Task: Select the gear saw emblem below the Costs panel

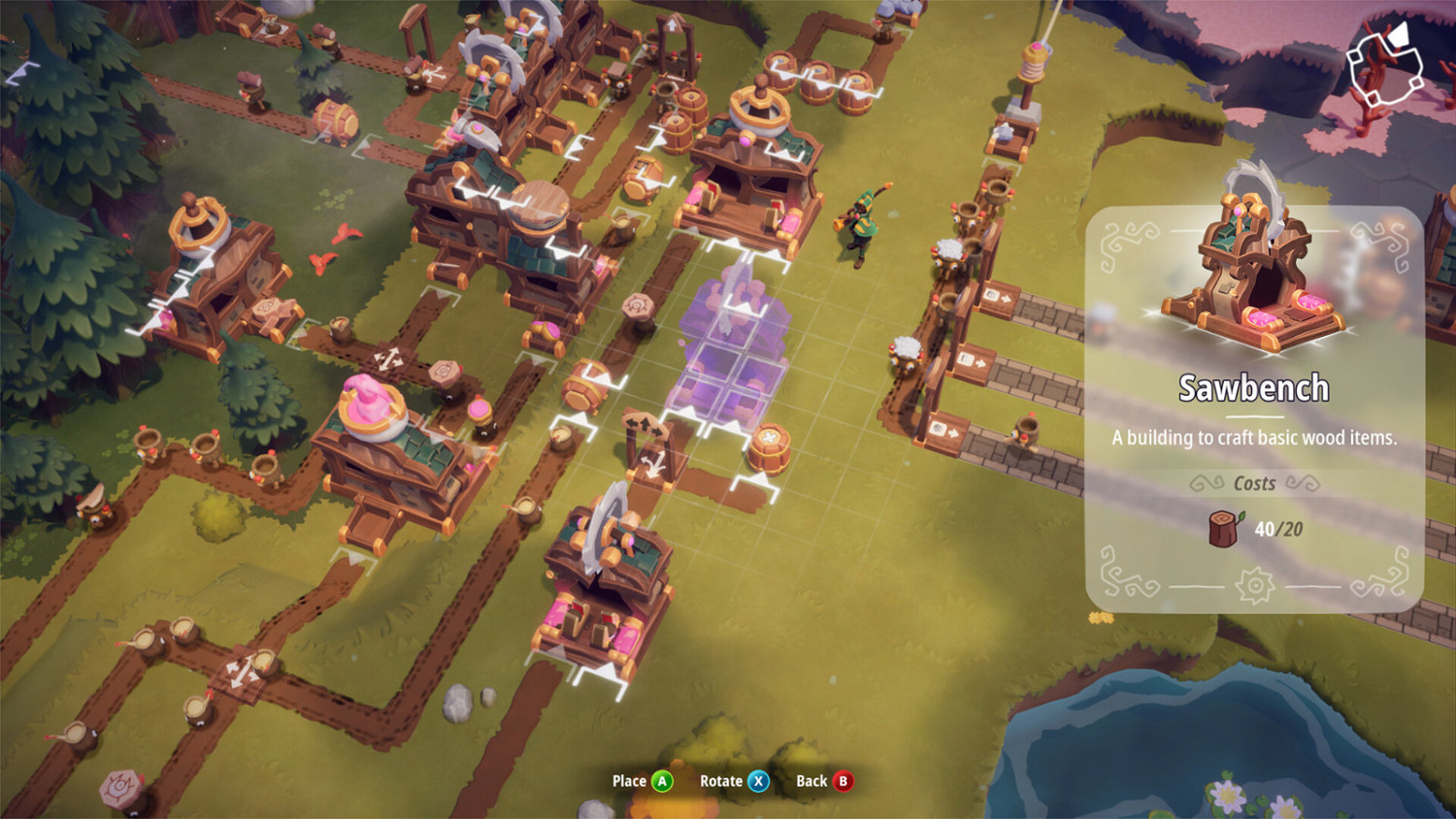Action: pos(1255,583)
